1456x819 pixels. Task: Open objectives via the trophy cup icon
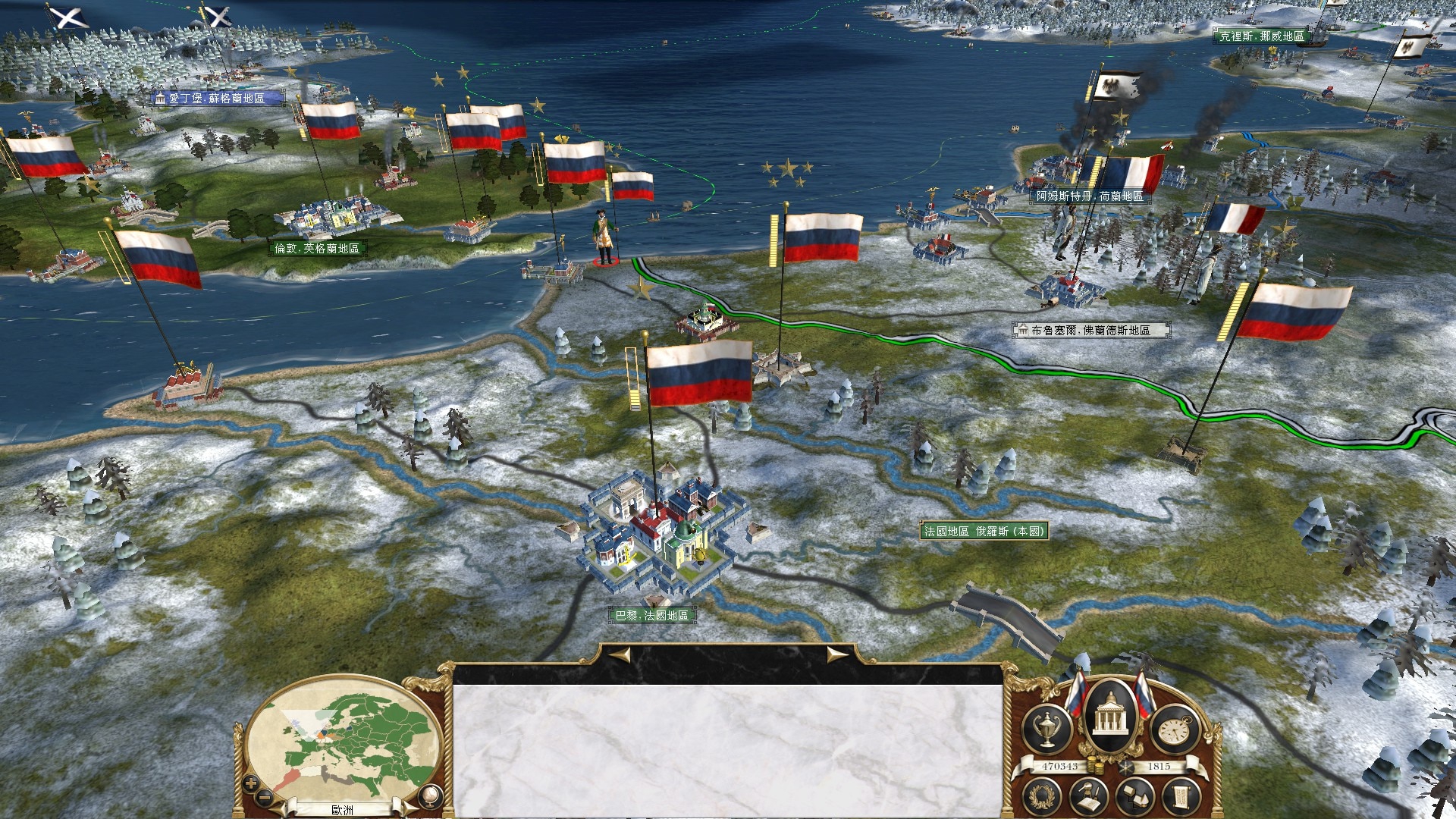1046,728
